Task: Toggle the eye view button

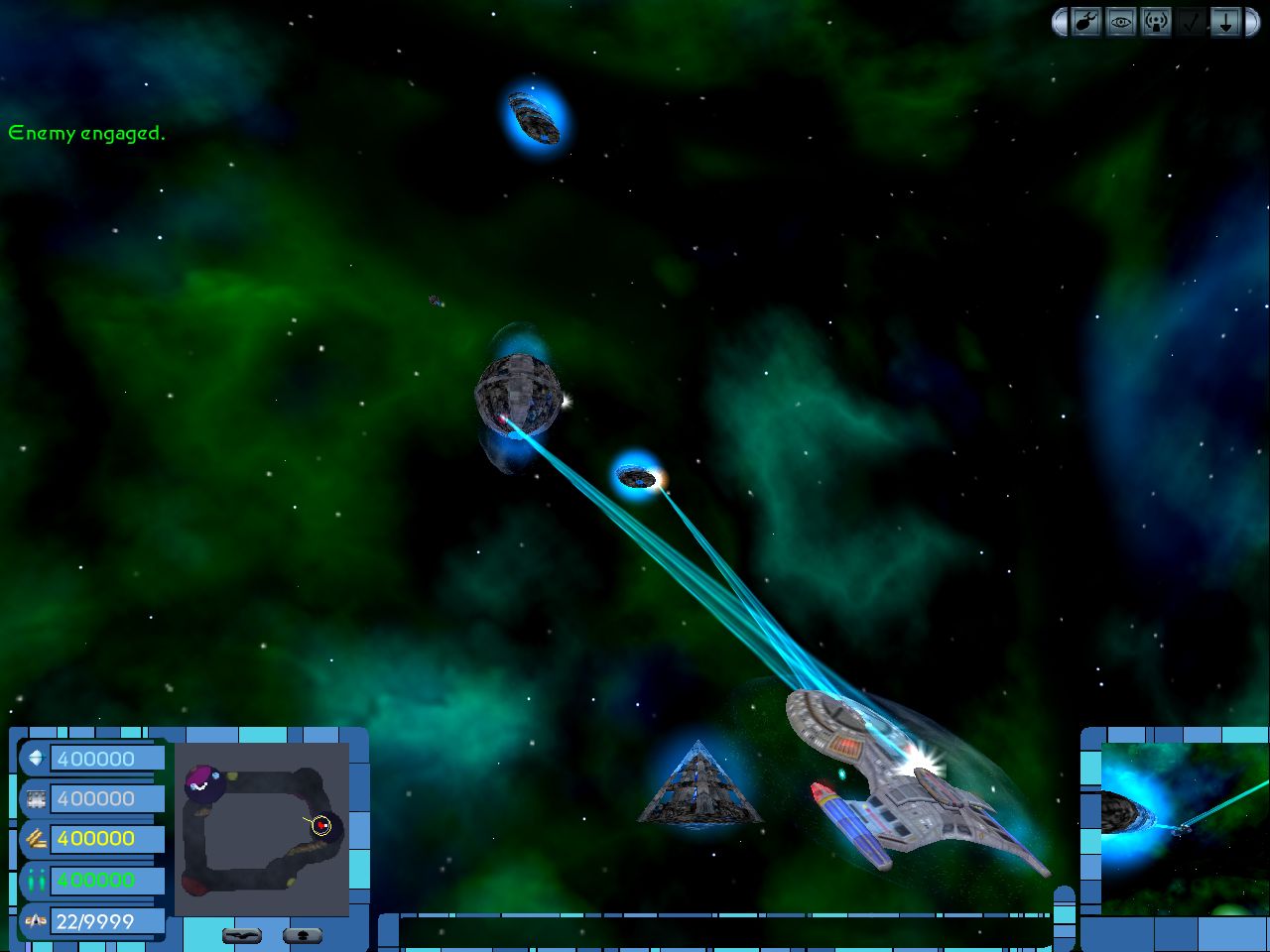Action: (1121, 22)
